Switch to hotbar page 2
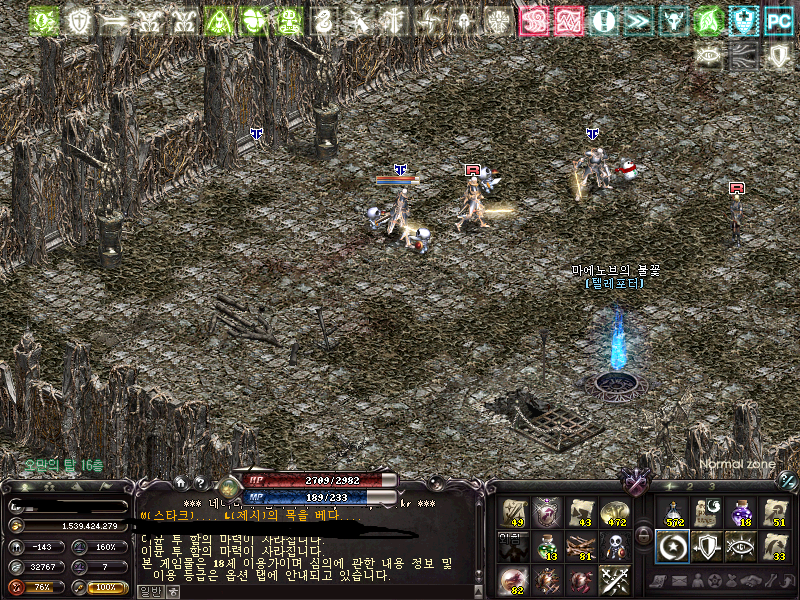This screenshot has width=800, height=600. [x=689, y=487]
